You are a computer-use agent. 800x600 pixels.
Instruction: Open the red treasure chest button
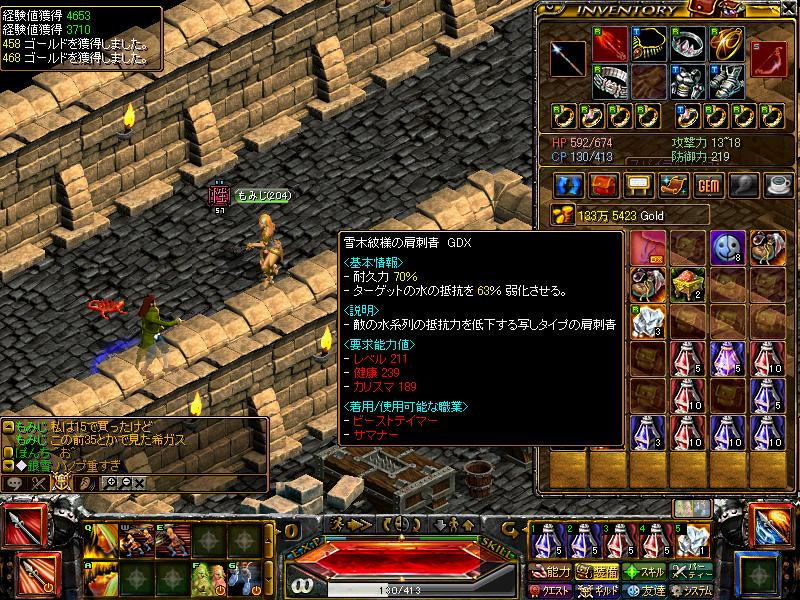tap(604, 185)
